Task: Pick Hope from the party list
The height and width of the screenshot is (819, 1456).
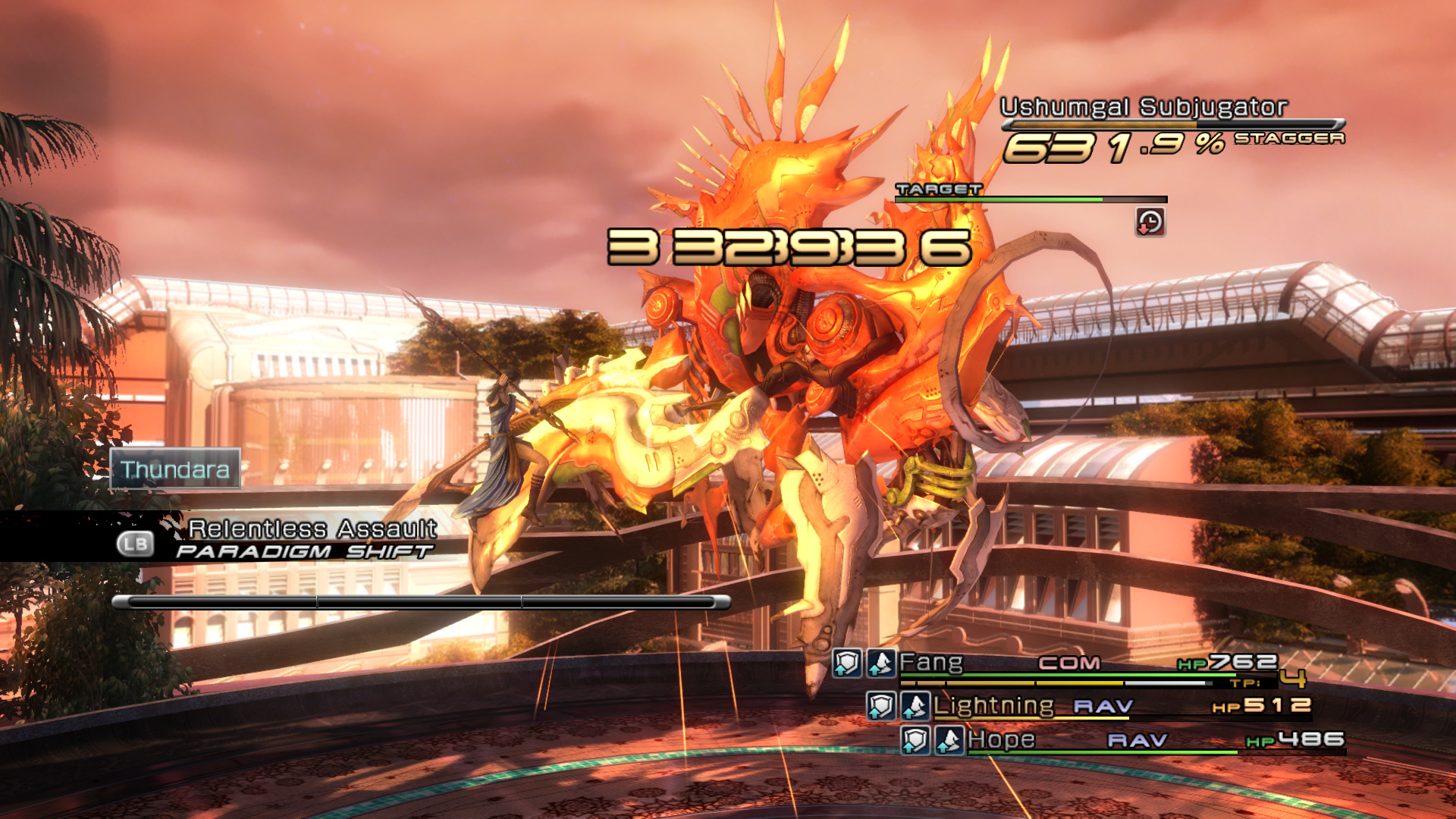Action: (x=1001, y=739)
